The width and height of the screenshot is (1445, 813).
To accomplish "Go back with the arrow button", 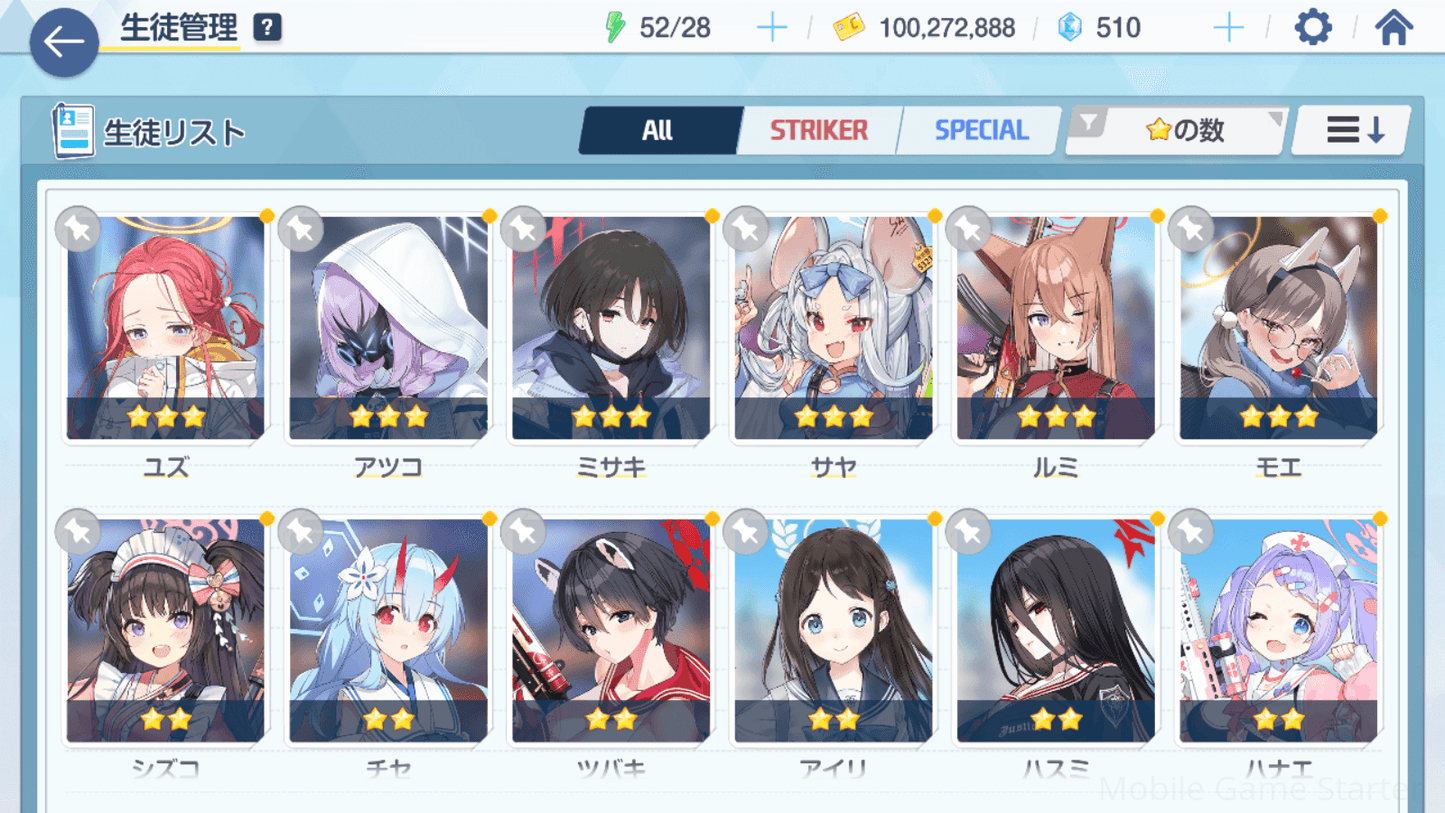I will (64, 42).
